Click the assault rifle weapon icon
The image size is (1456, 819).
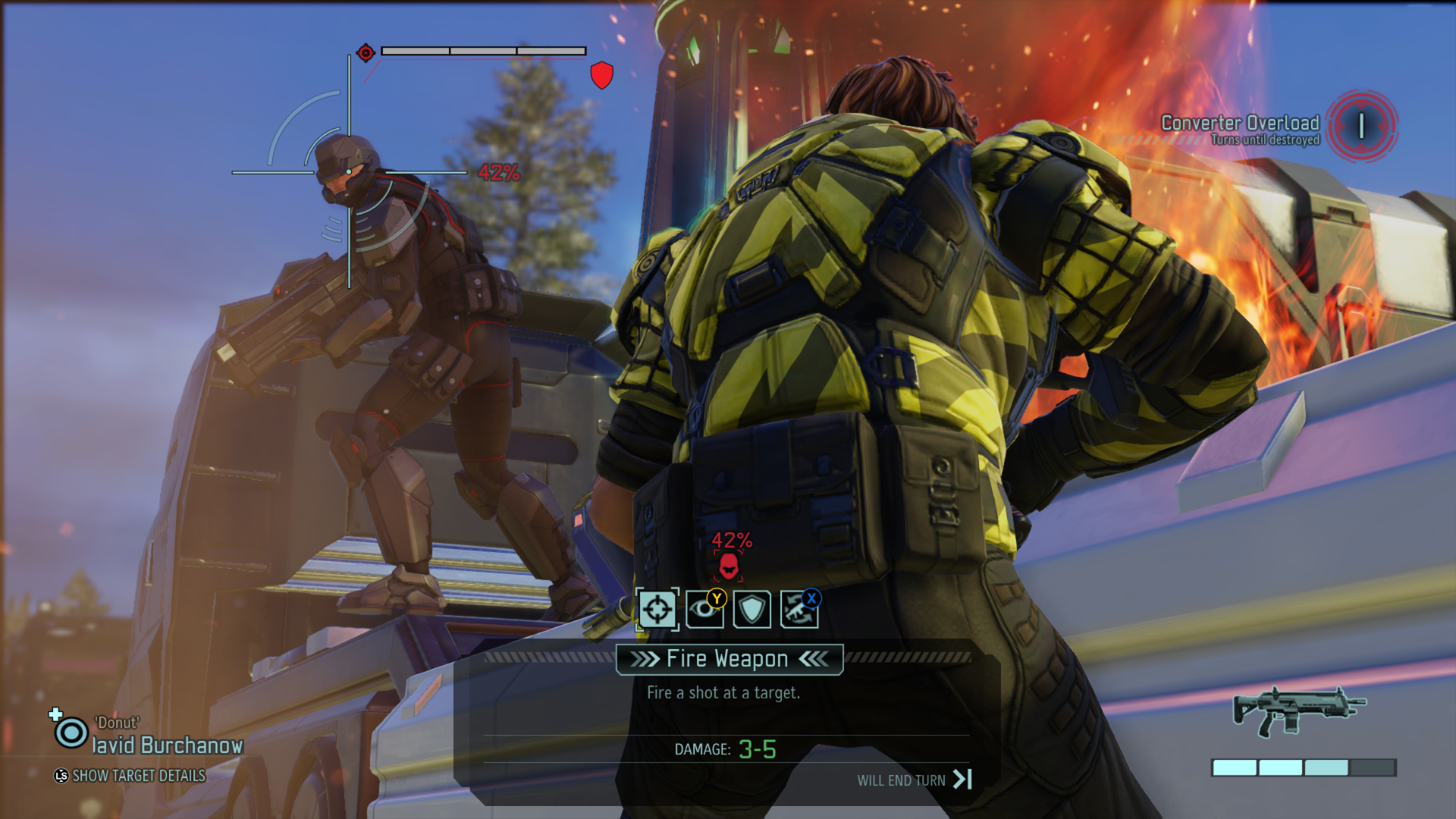point(1298,711)
